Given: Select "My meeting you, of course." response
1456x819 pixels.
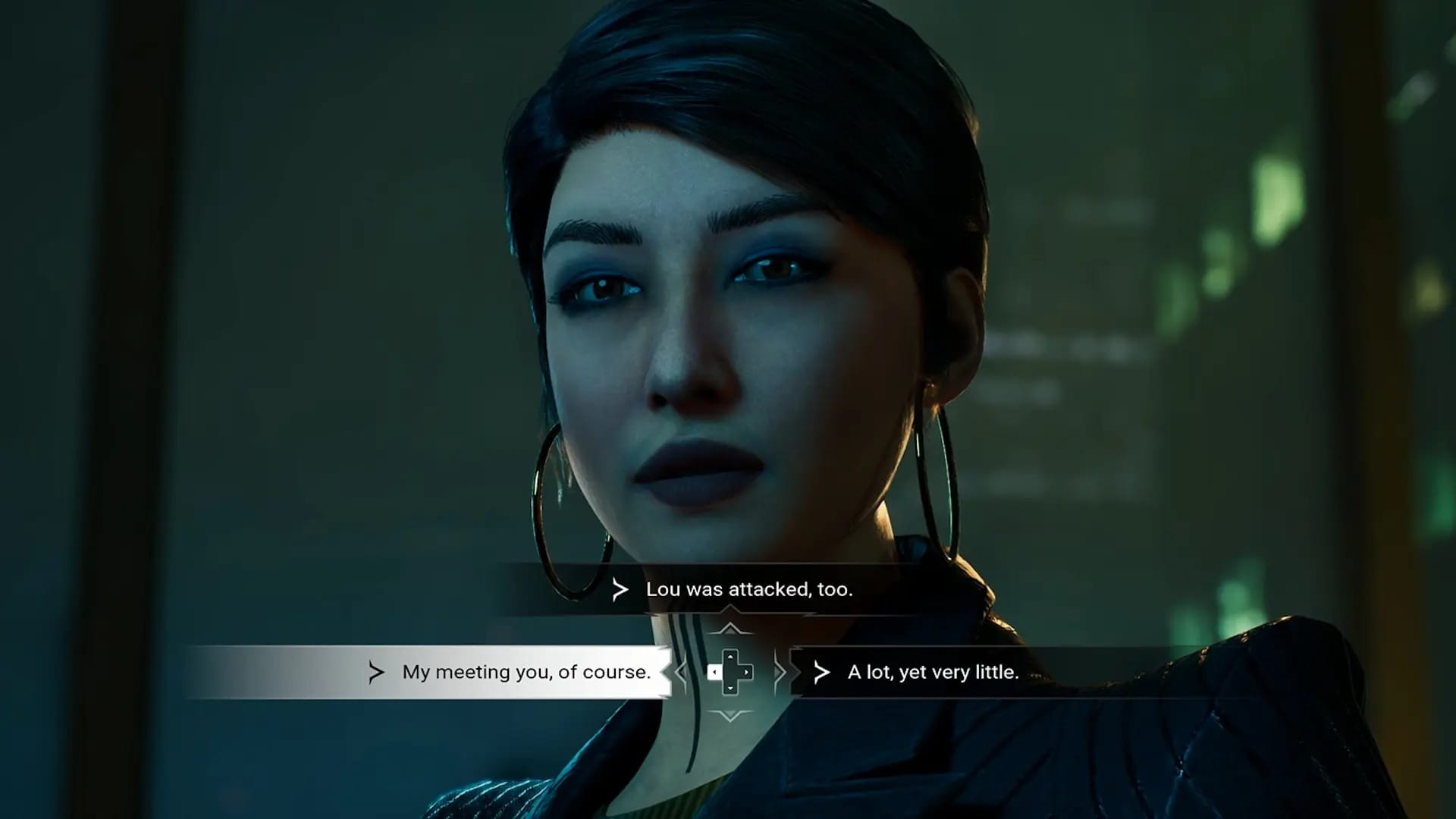Looking at the screenshot, I should point(526,672).
